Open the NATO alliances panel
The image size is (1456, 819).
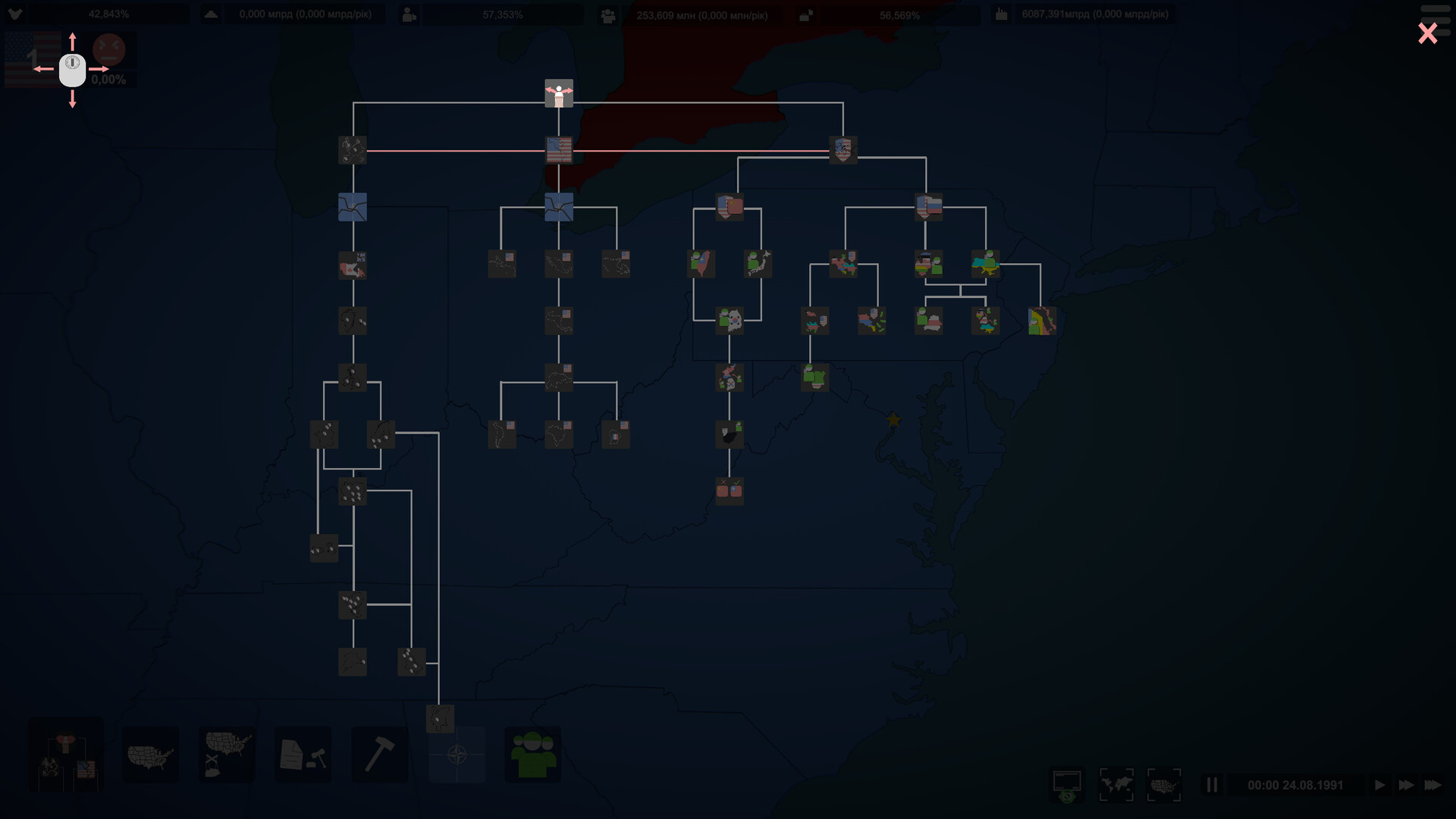[x=457, y=755]
